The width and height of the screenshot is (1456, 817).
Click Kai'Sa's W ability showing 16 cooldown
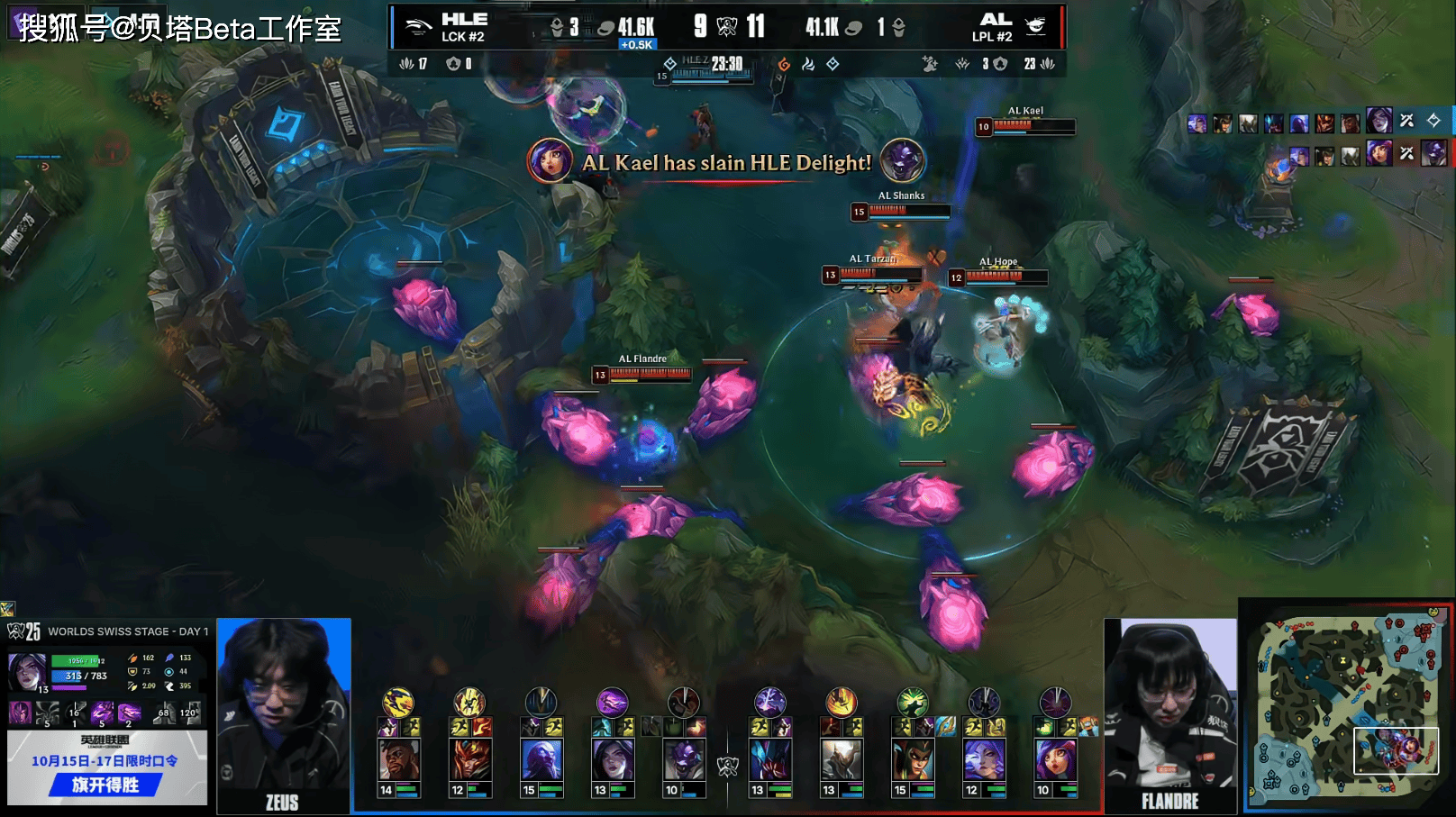[x=76, y=713]
